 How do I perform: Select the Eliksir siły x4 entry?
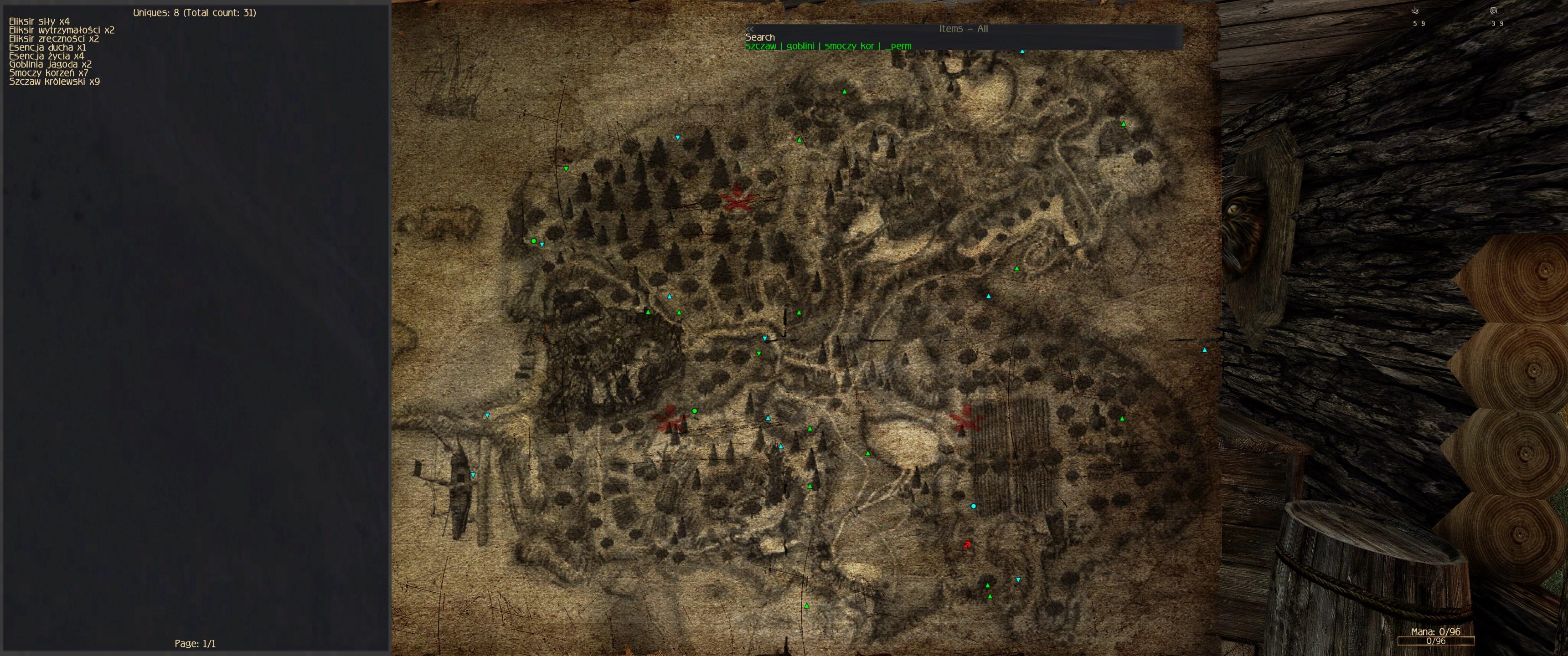[39, 21]
